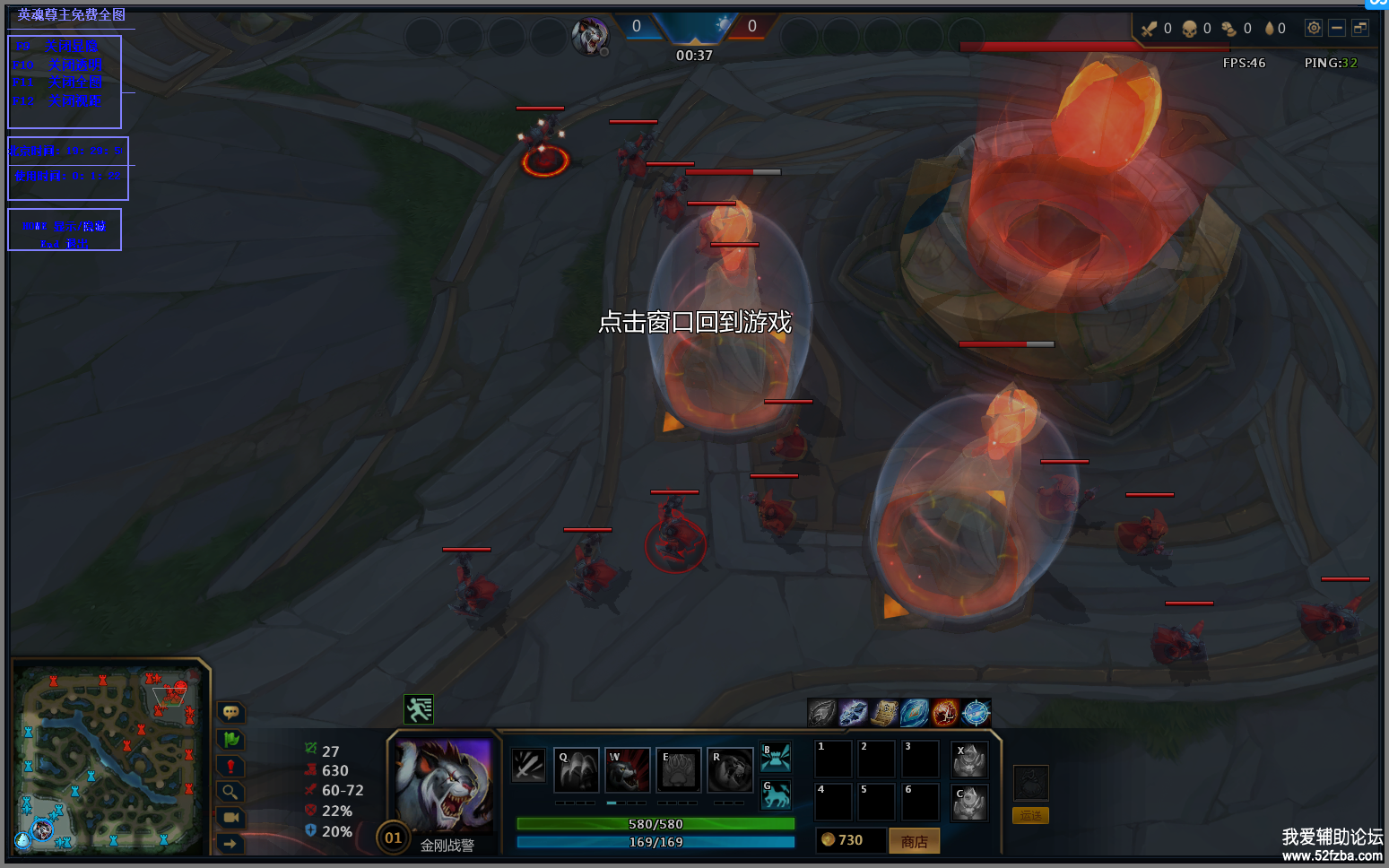Click the B recall icon
The image size is (1389, 868).
pos(776,757)
